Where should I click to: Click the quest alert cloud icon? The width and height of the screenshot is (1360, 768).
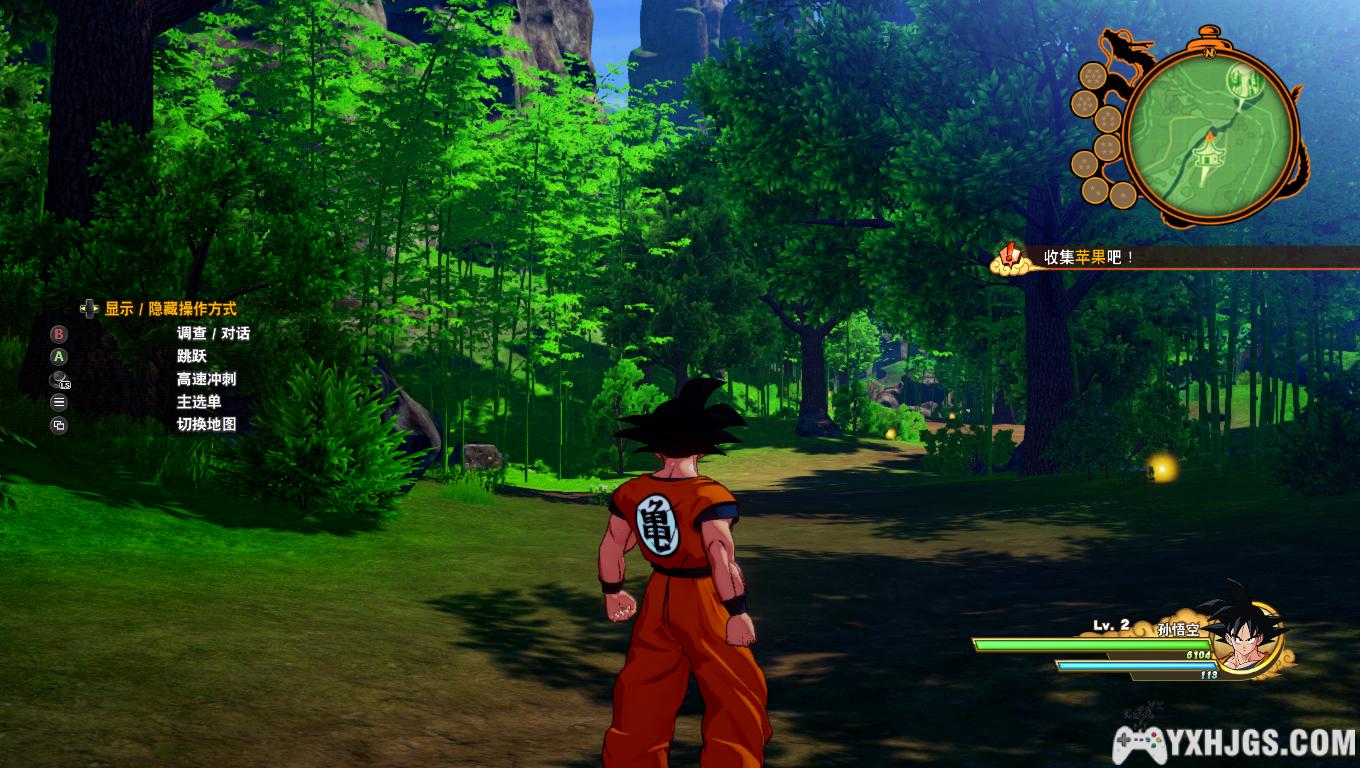tap(1011, 258)
